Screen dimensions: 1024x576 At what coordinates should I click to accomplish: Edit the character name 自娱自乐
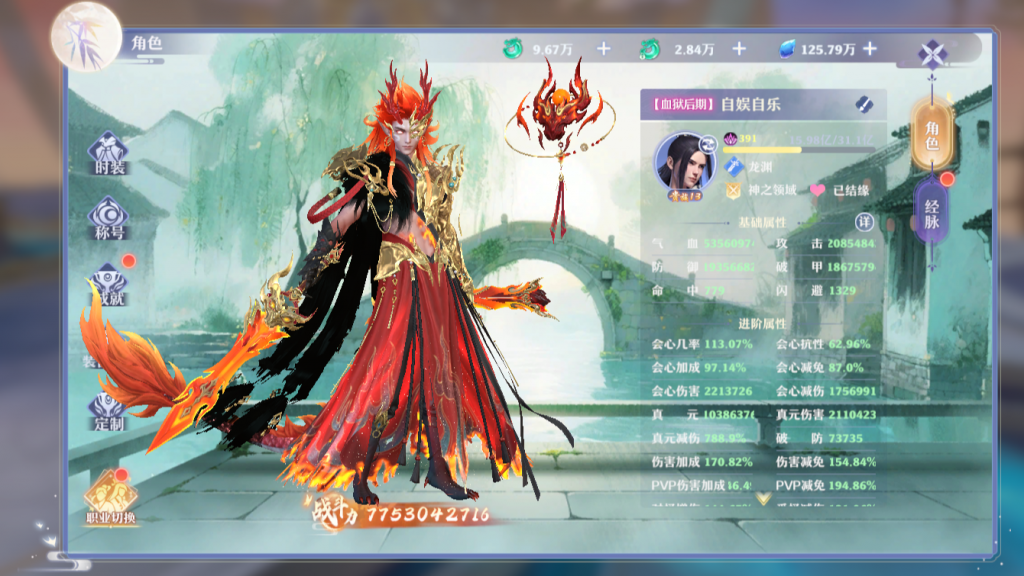(864, 104)
